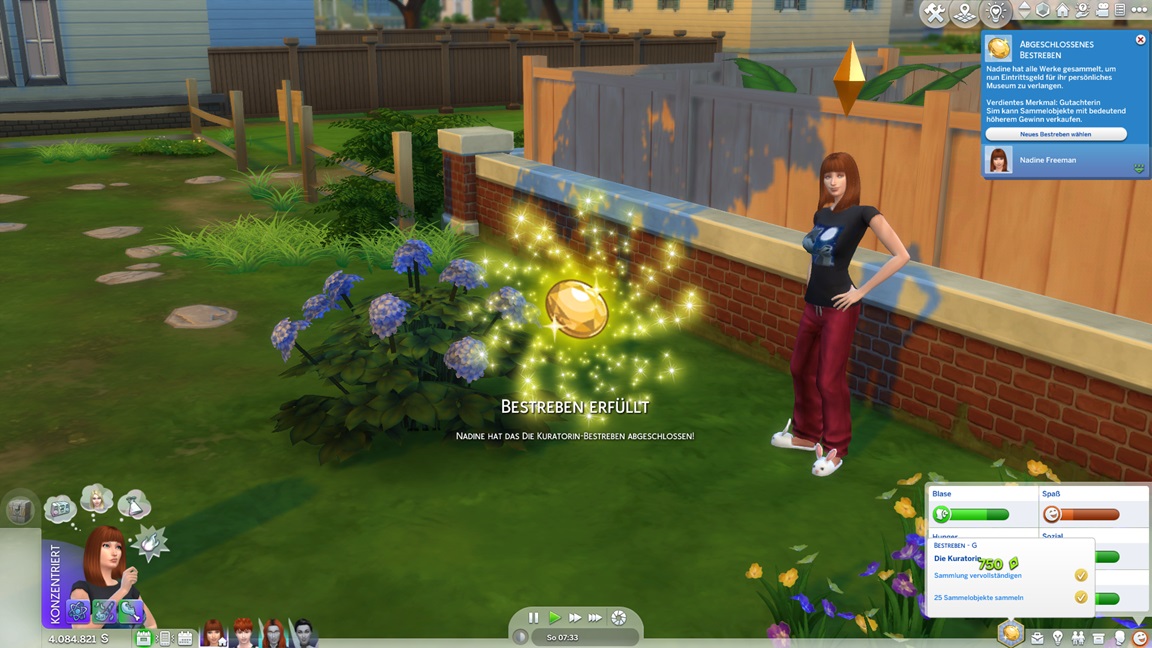Open the inventory box panel
This screenshot has height=648, width=1152.
click(1099, 637)
